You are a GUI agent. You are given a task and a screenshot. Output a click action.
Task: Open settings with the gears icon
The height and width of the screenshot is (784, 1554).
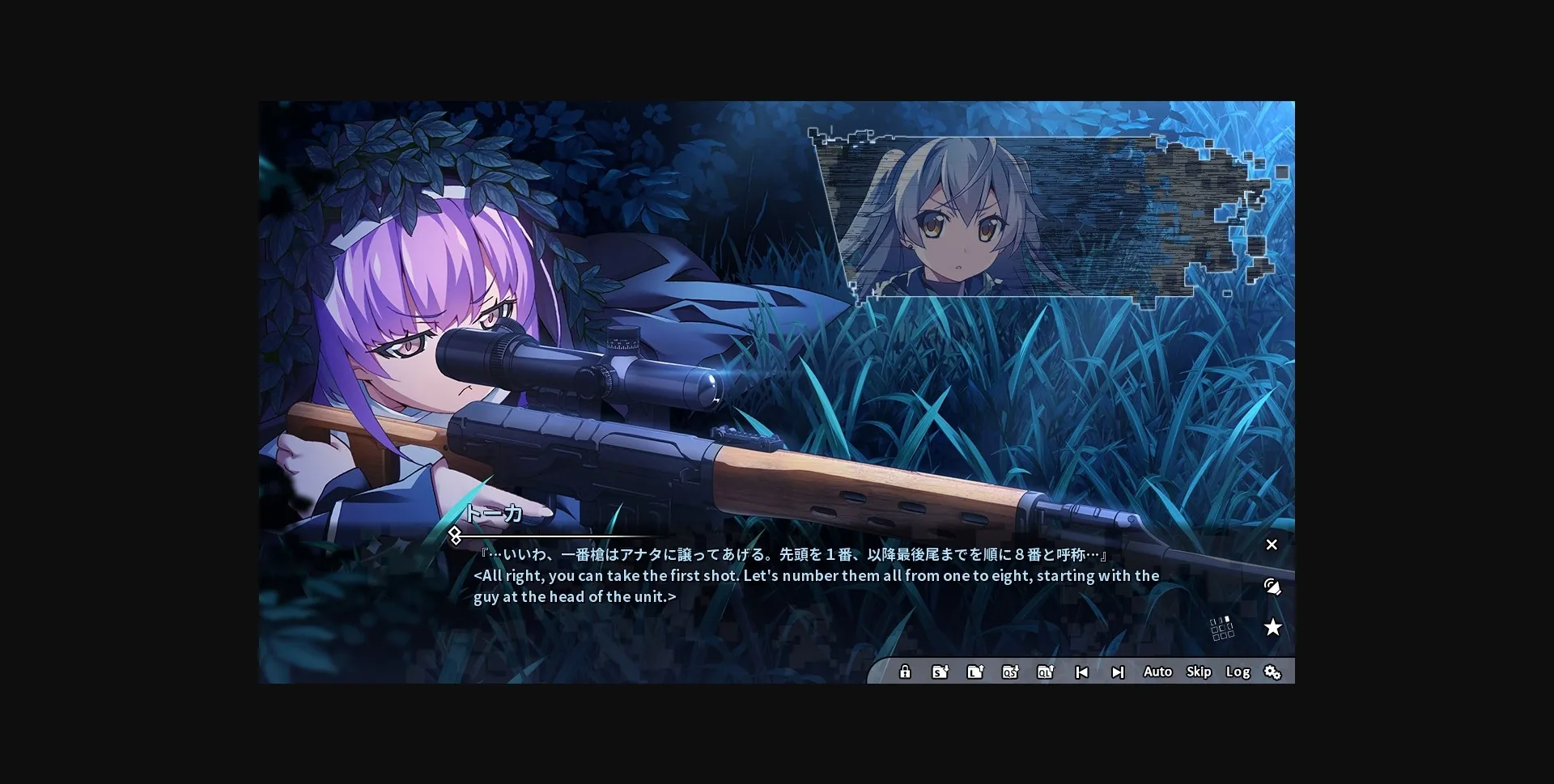tap(1273, 672)
